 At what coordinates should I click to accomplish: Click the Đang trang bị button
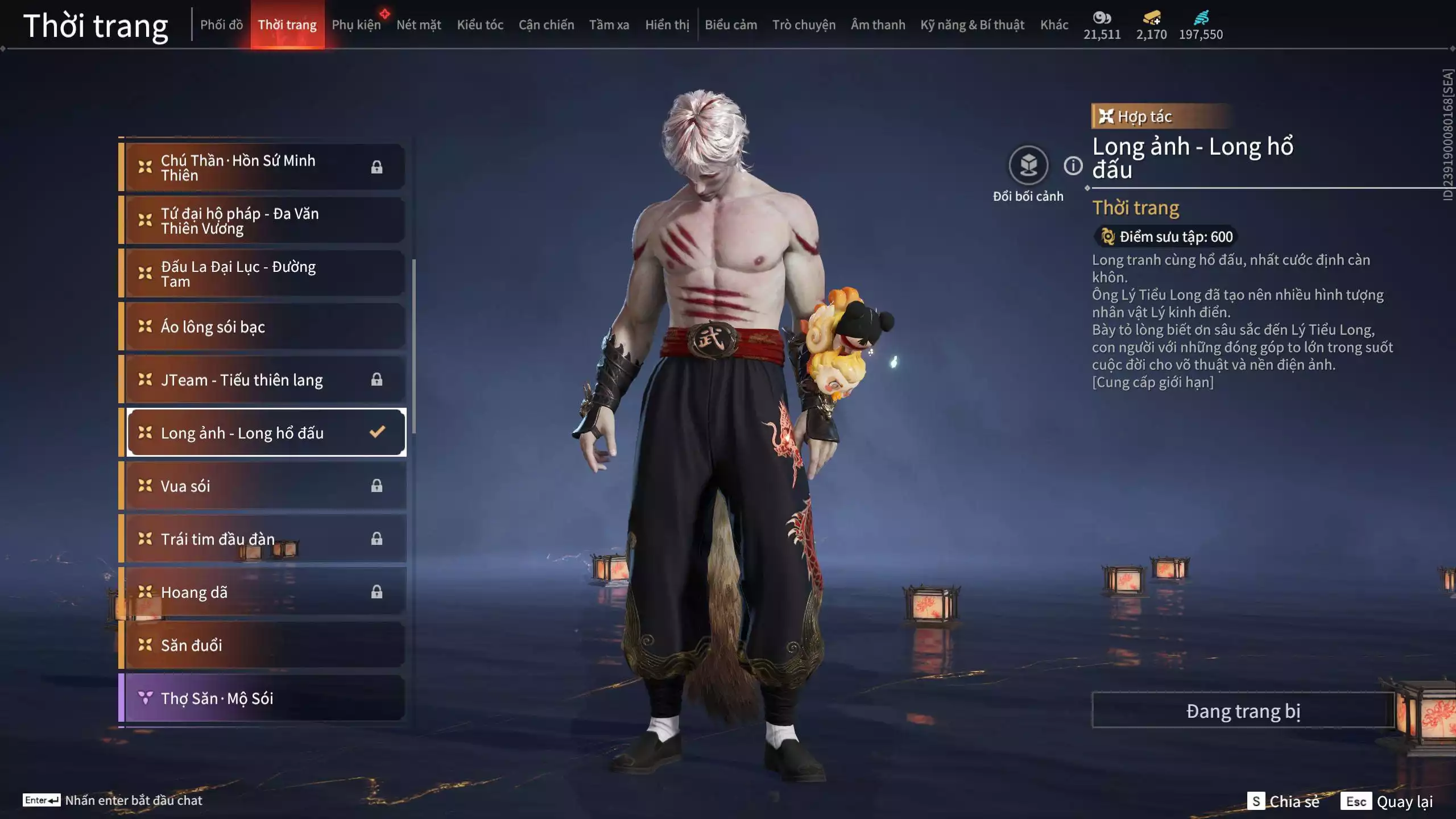point(1243,711)
